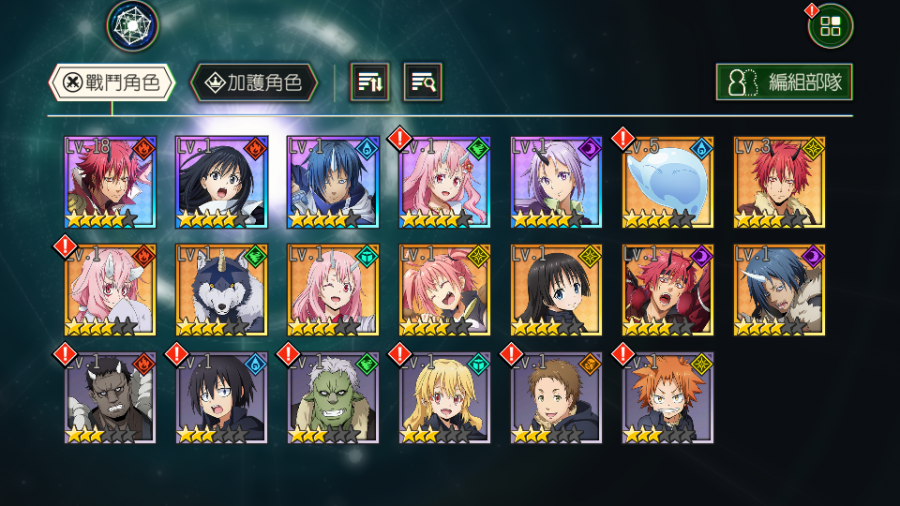Image resolution: width=900 pixels, height=506 pixels.
Task: Open the 編組部隊 team formation
Action: point(784,83)
